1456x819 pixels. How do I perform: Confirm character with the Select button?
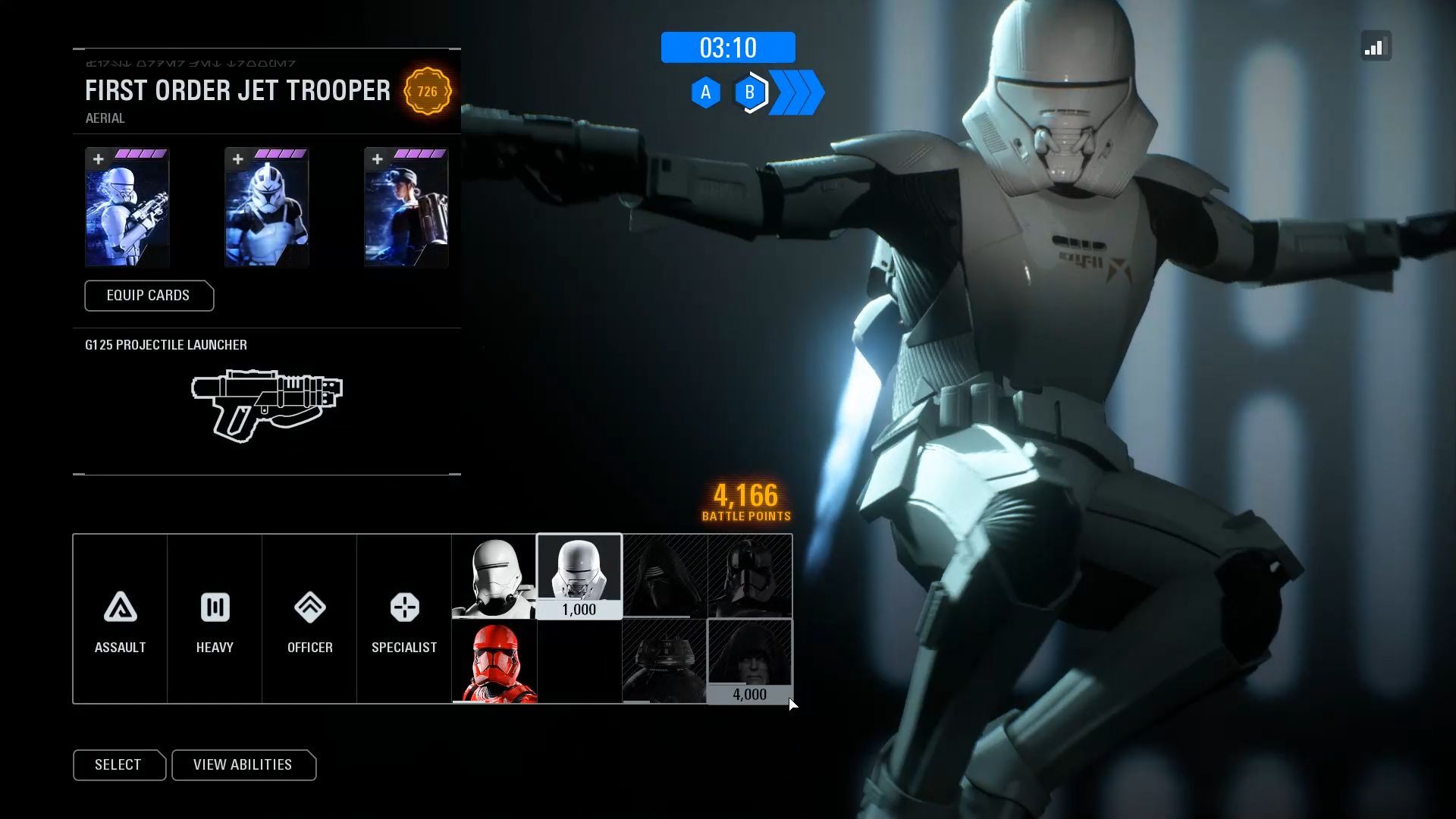point(118,764)
